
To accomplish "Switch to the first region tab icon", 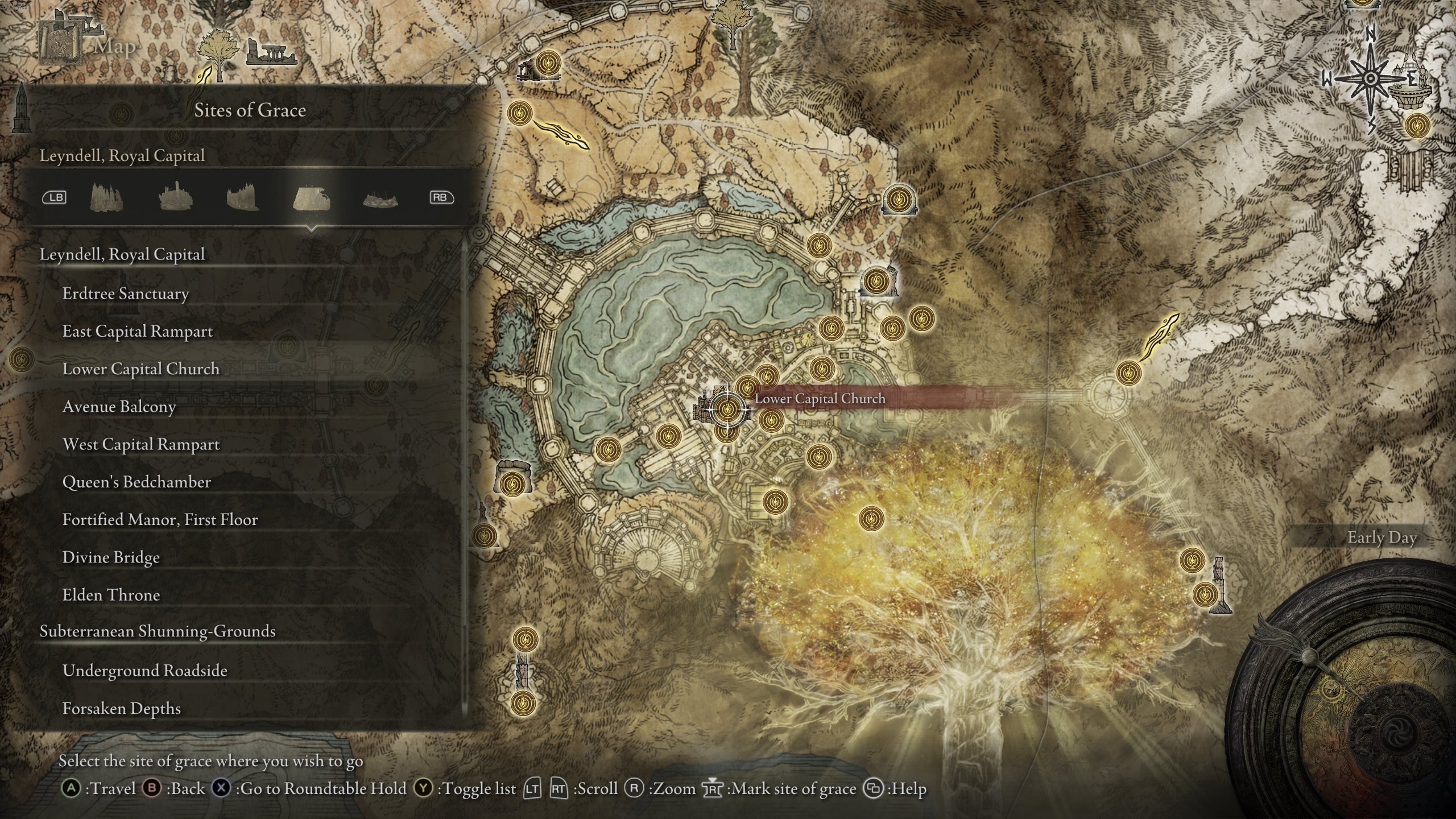I will (106, 198).
